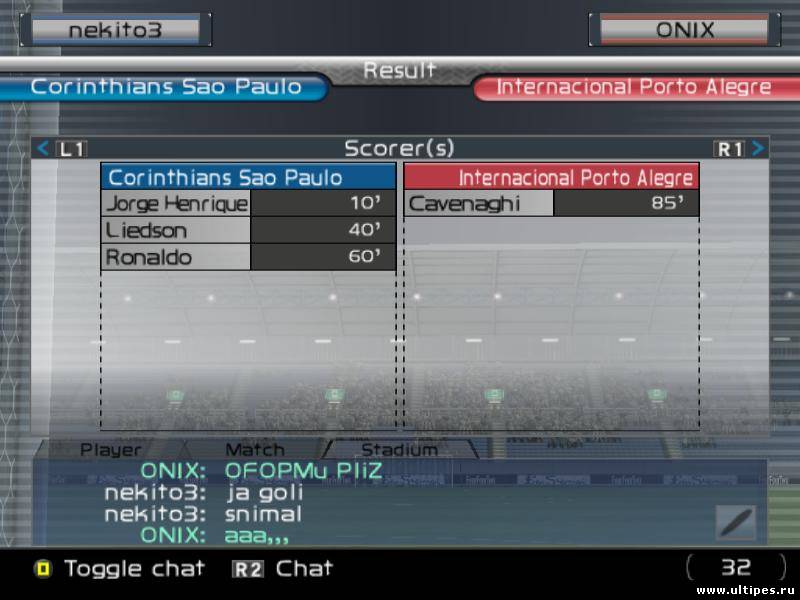Click the pencil chat icon
Image resolution: width=800 pixels, height=600 pixels.
point(735,522)
